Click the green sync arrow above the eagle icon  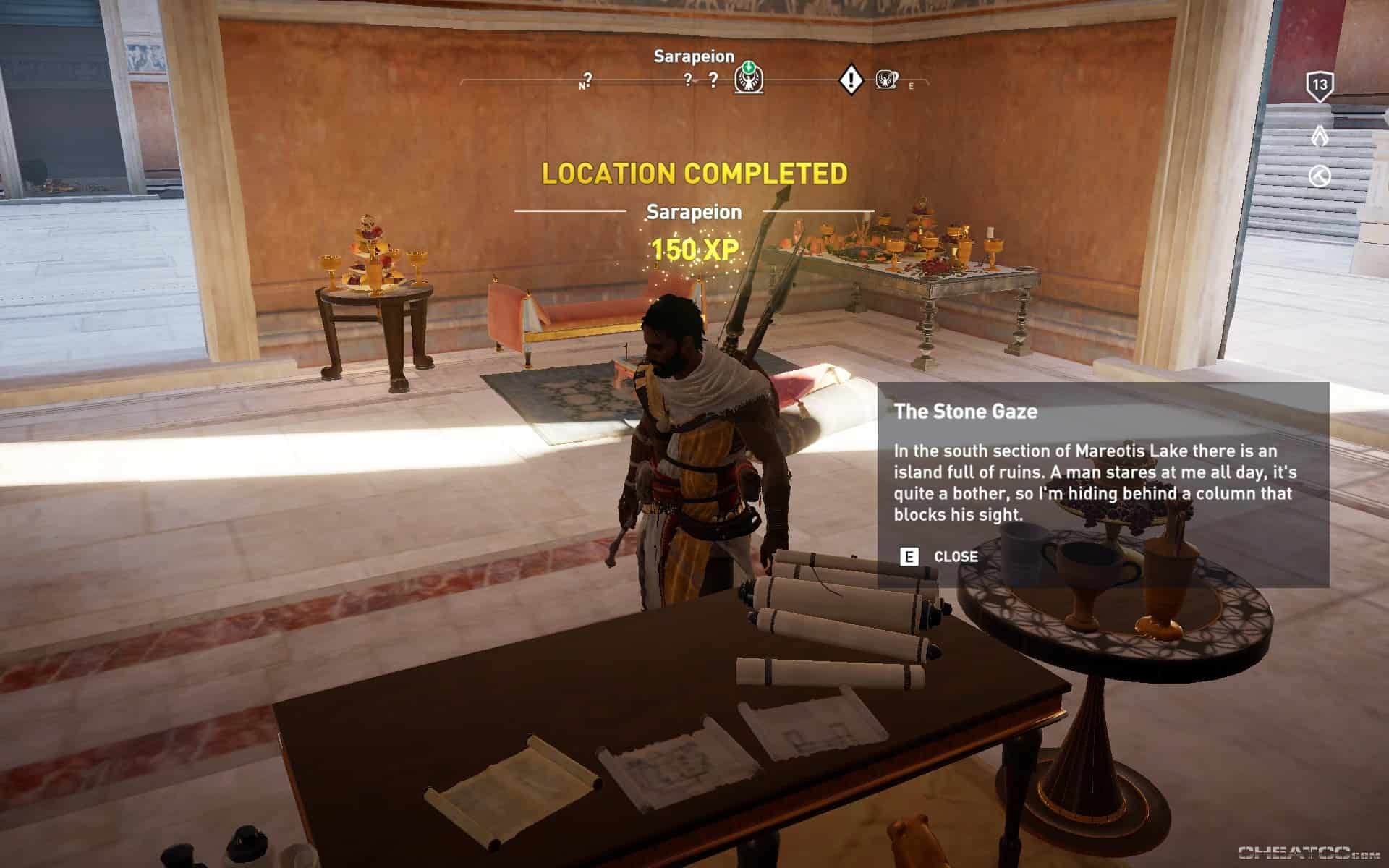tap(748, 67)
